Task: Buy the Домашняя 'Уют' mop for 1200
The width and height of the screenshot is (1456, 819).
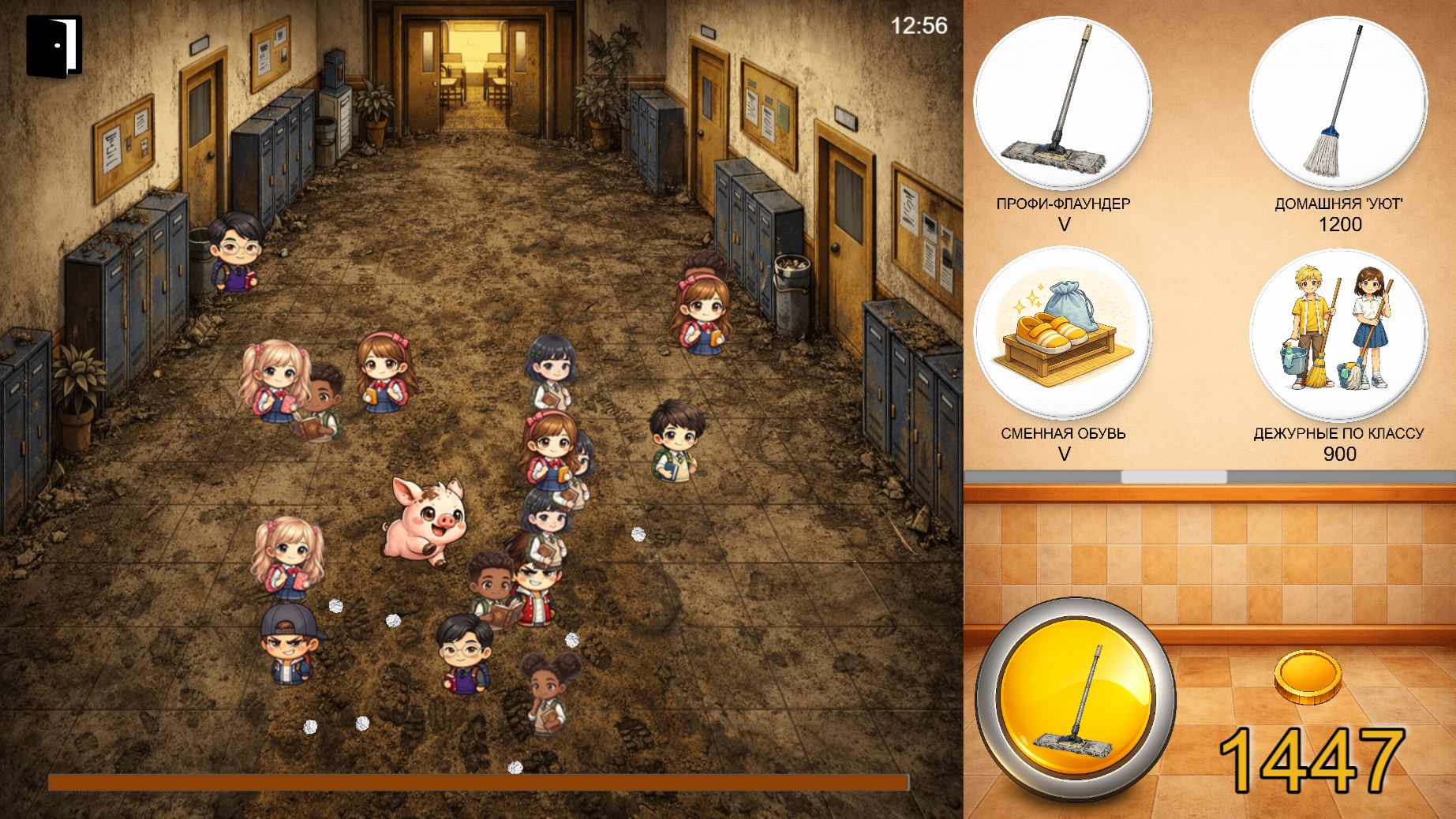Action: pos(1338,103)
